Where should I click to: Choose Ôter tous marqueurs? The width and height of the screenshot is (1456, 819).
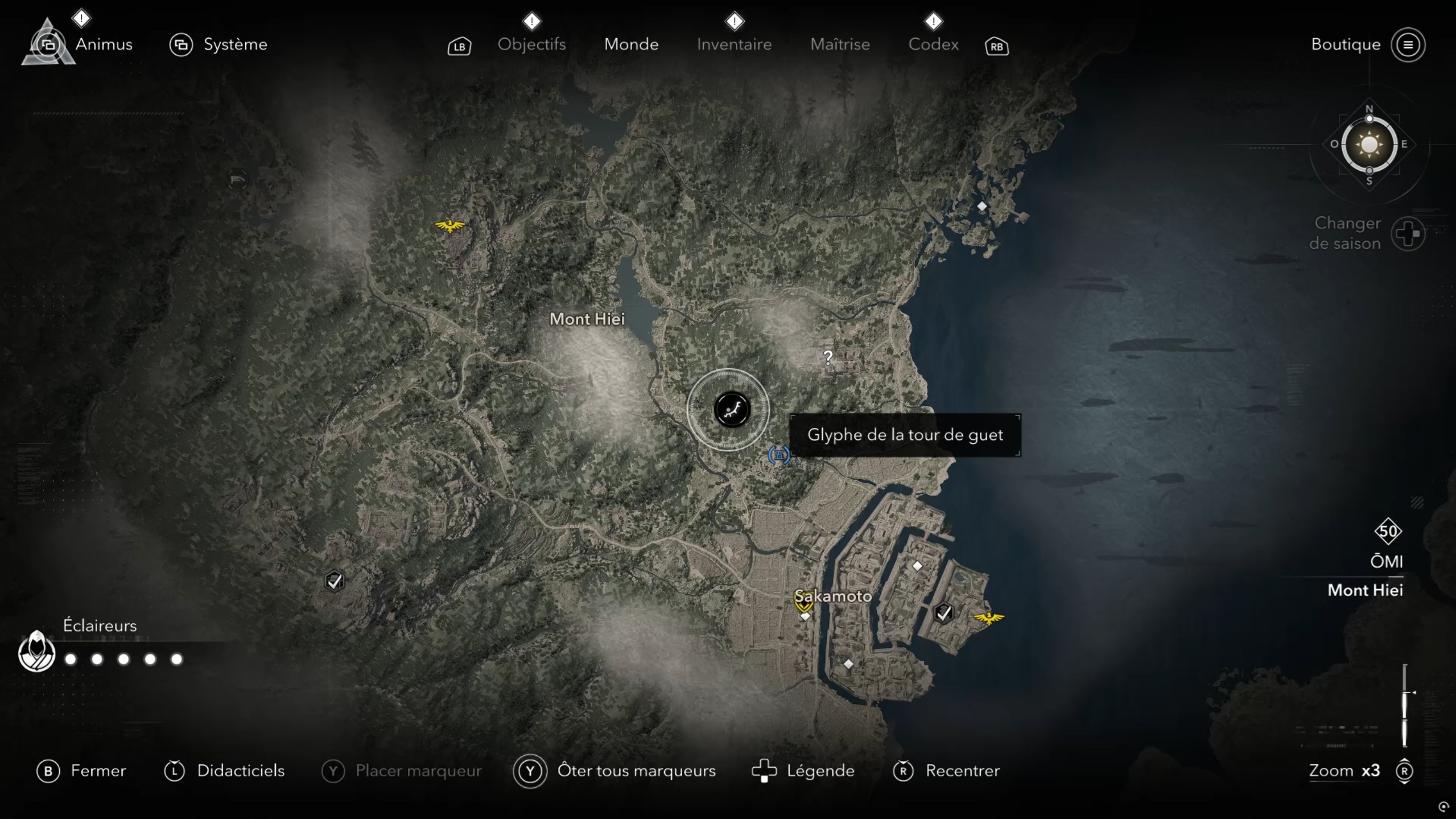pos(636,771)
